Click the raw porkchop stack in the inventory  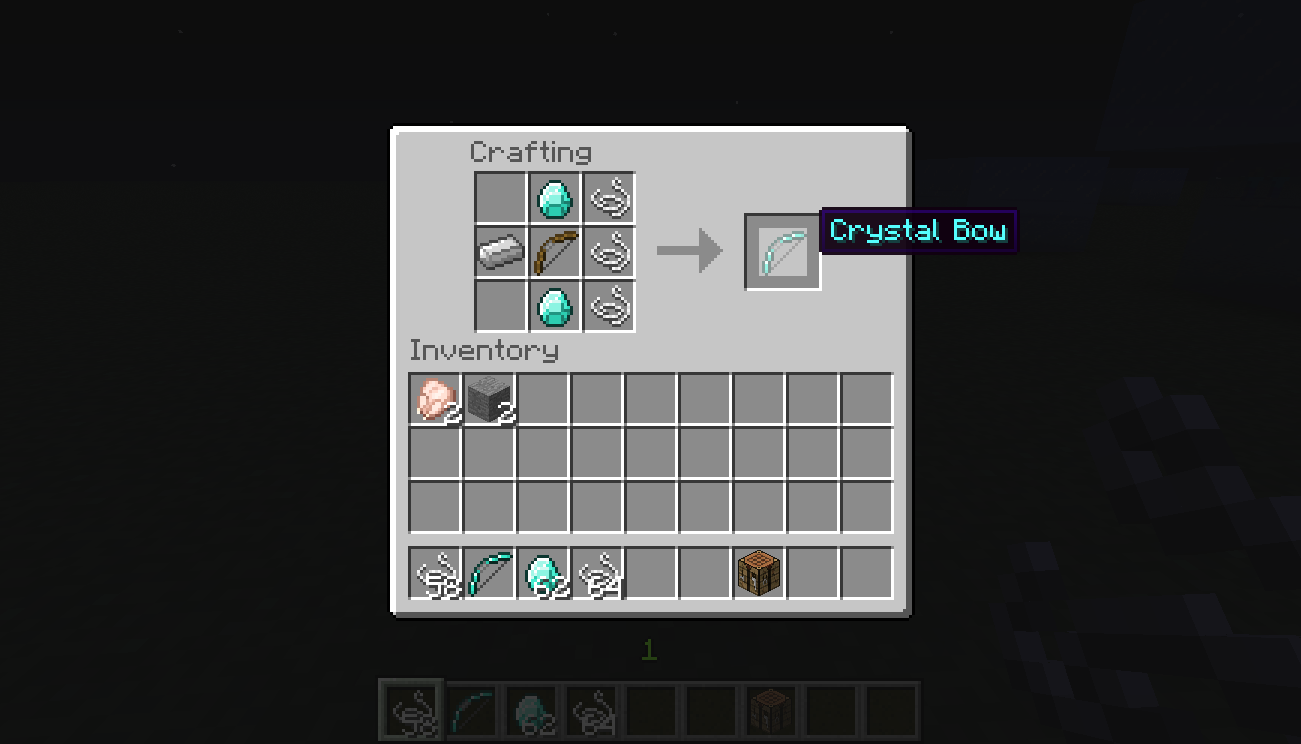(x=435, y=397)
